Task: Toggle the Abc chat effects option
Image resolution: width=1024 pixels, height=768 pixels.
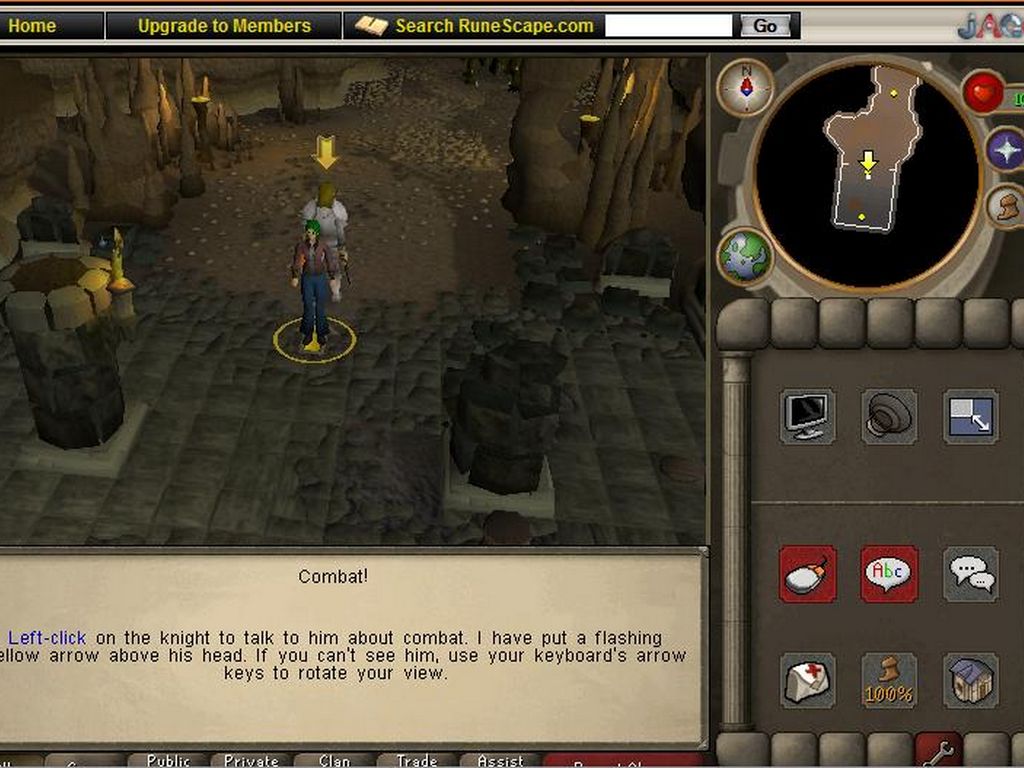Action: (x=888, y=574)
